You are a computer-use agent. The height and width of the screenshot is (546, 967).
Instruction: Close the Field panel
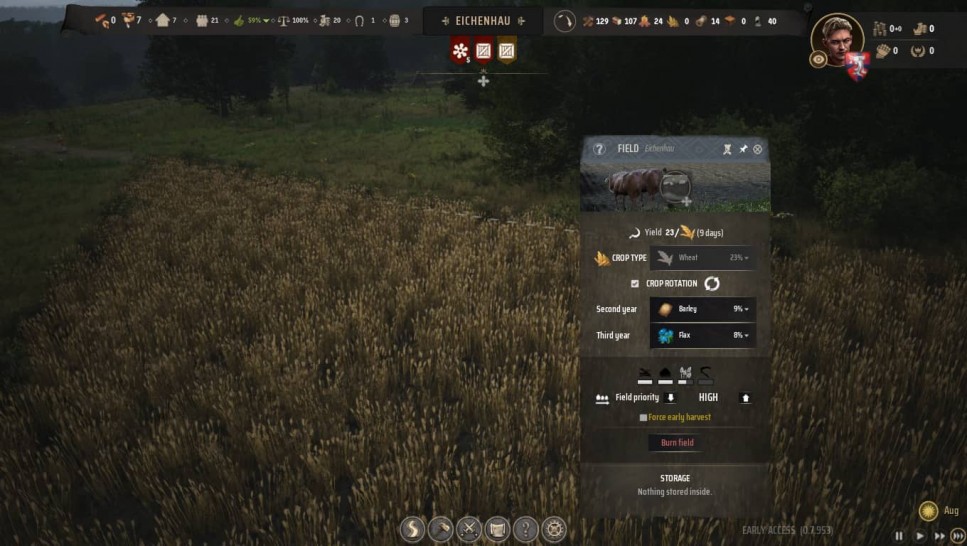pos(757,149)
